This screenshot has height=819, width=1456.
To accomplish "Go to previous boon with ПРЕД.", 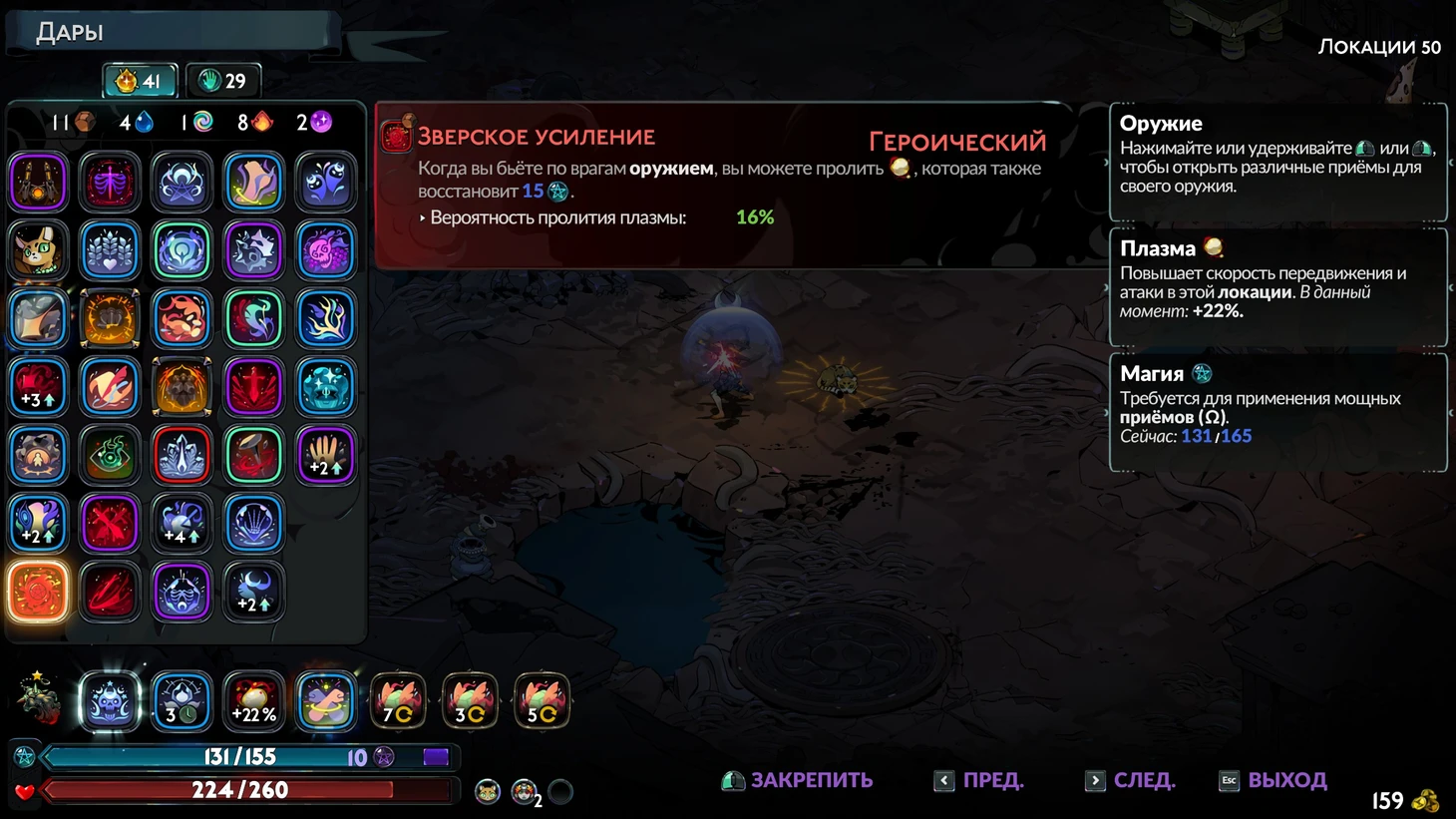I will (x=979, y=780).
